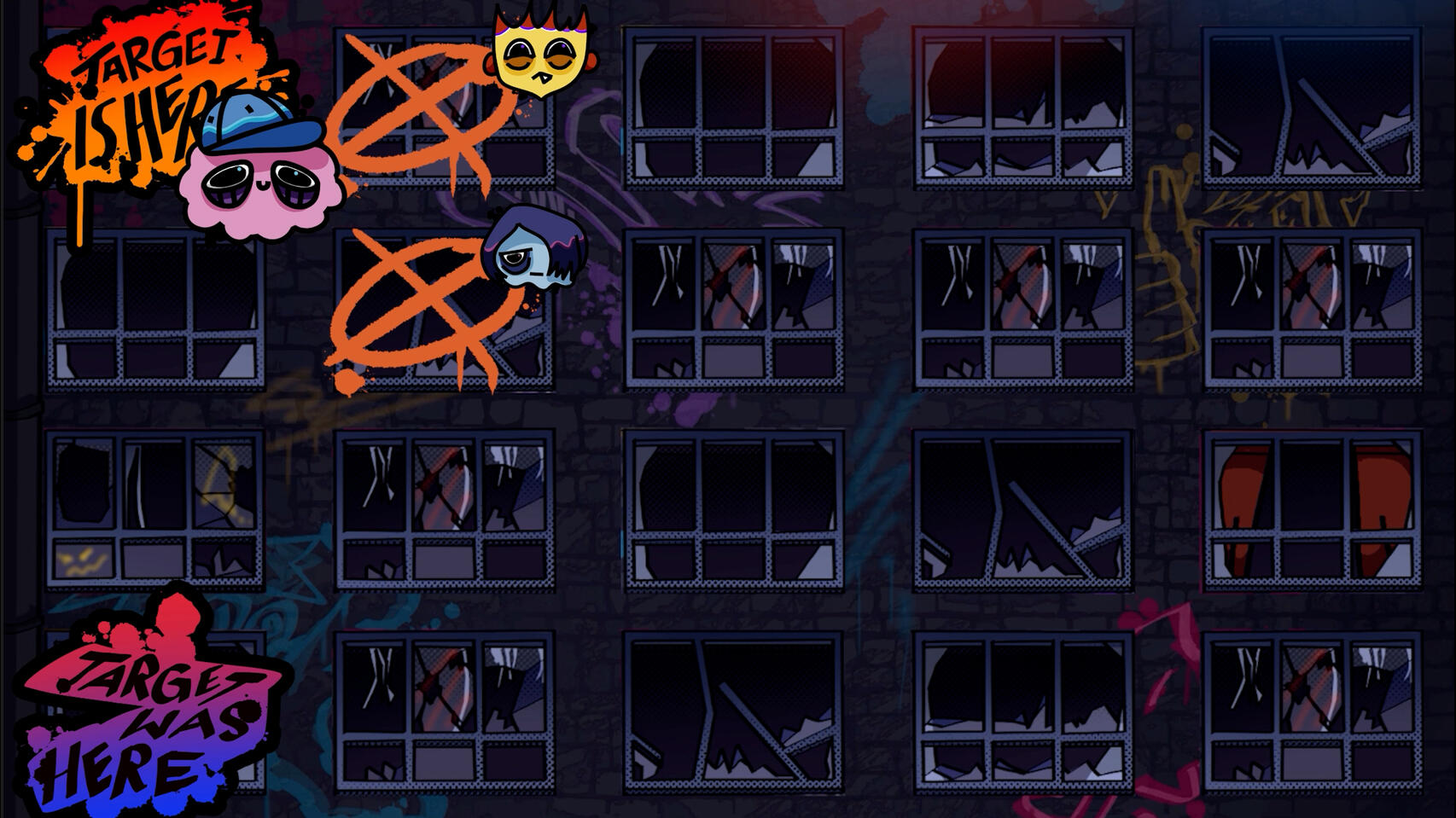The height and width of the screenshot is (818, 1456).
Task: Select the yellow crowned face player marker
Action: [540, 53]
